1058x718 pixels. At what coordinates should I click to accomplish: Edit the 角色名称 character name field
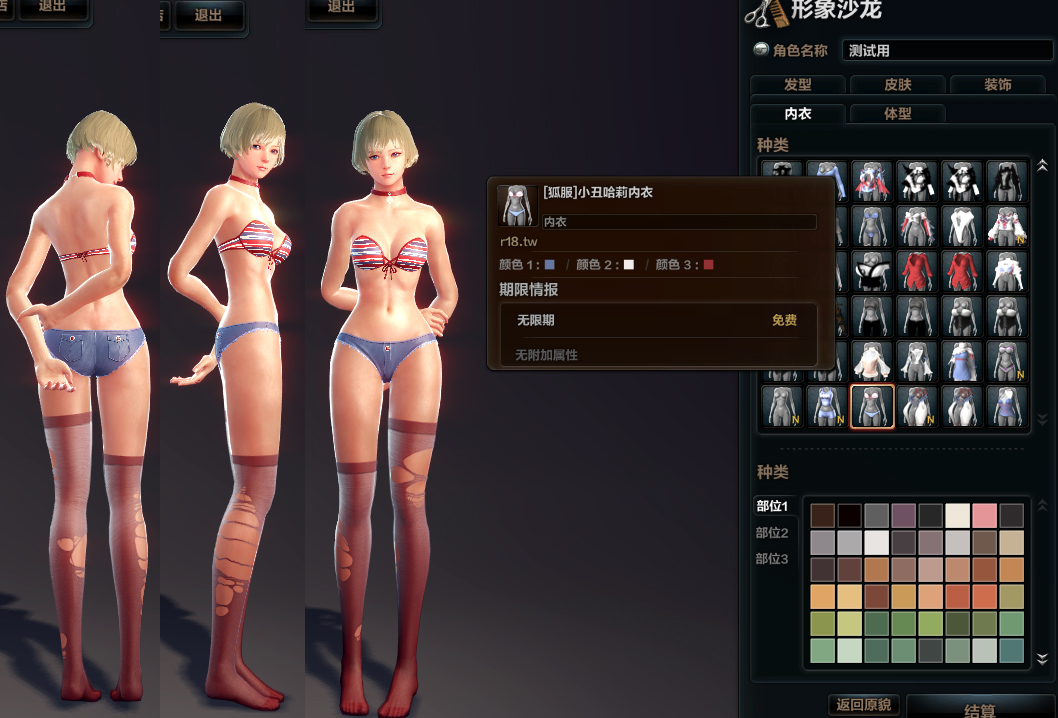(x=947, y=50)
